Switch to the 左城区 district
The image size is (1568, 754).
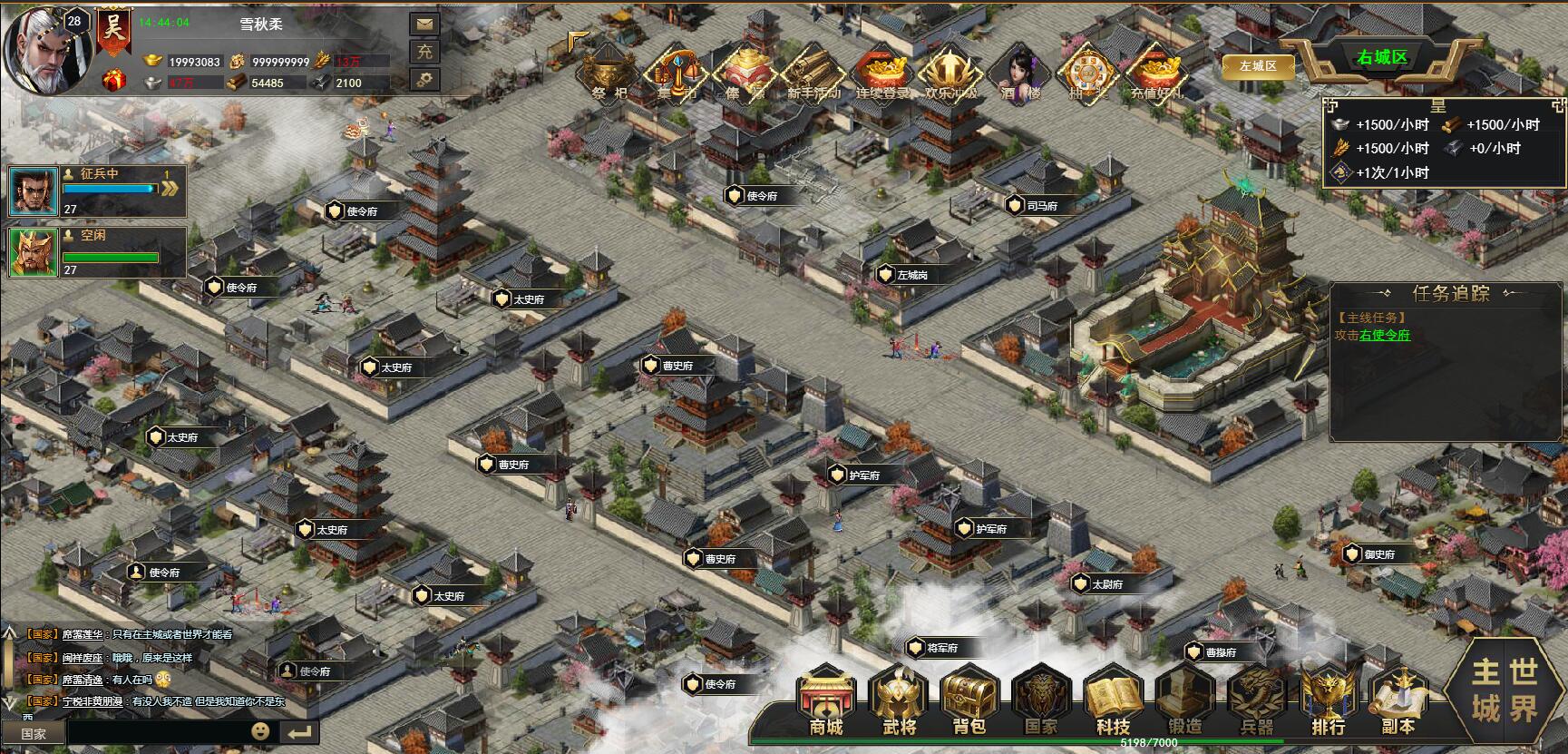coord(1258,66)
